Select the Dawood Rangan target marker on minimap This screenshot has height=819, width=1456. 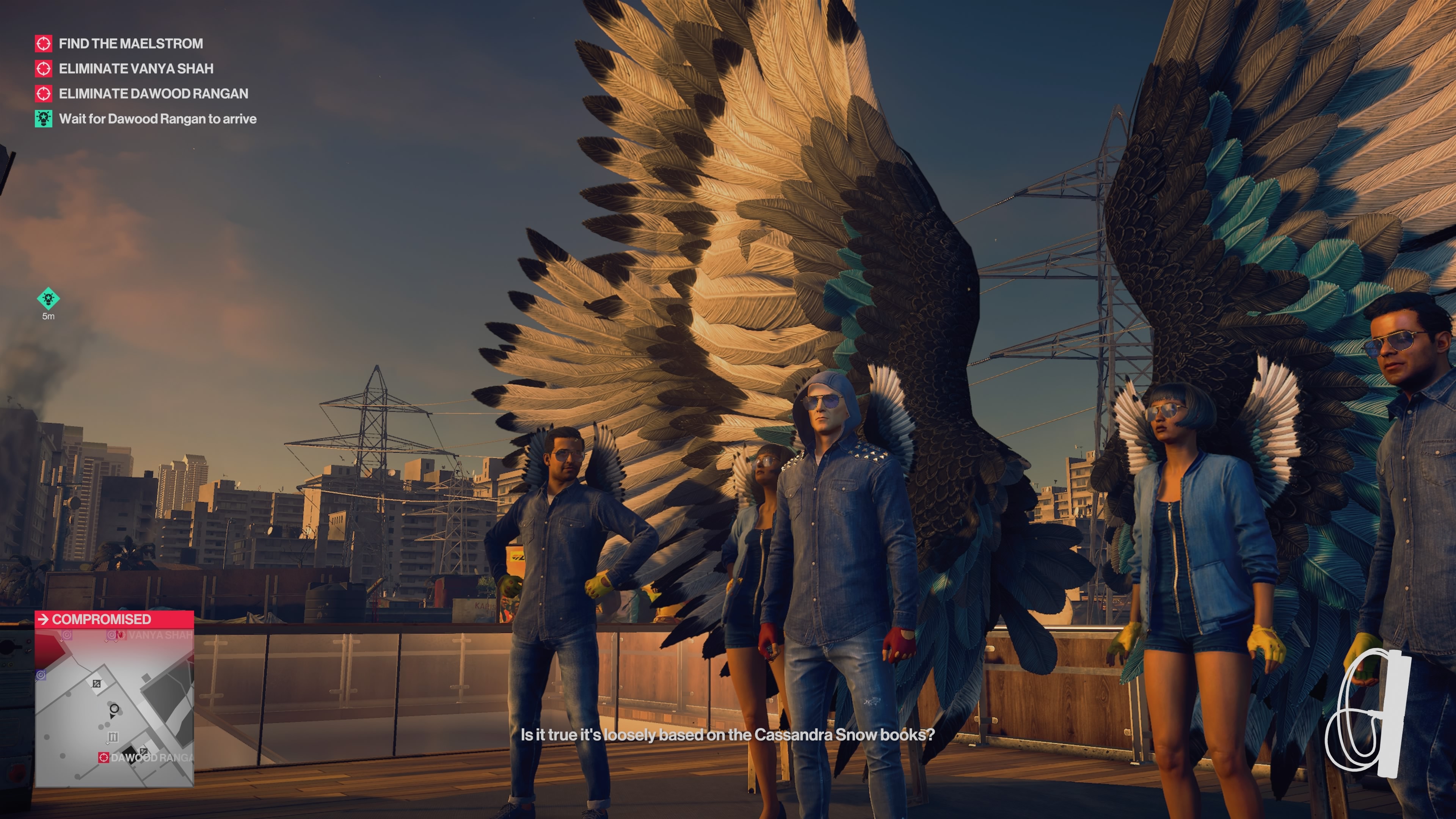pos(104,758)
